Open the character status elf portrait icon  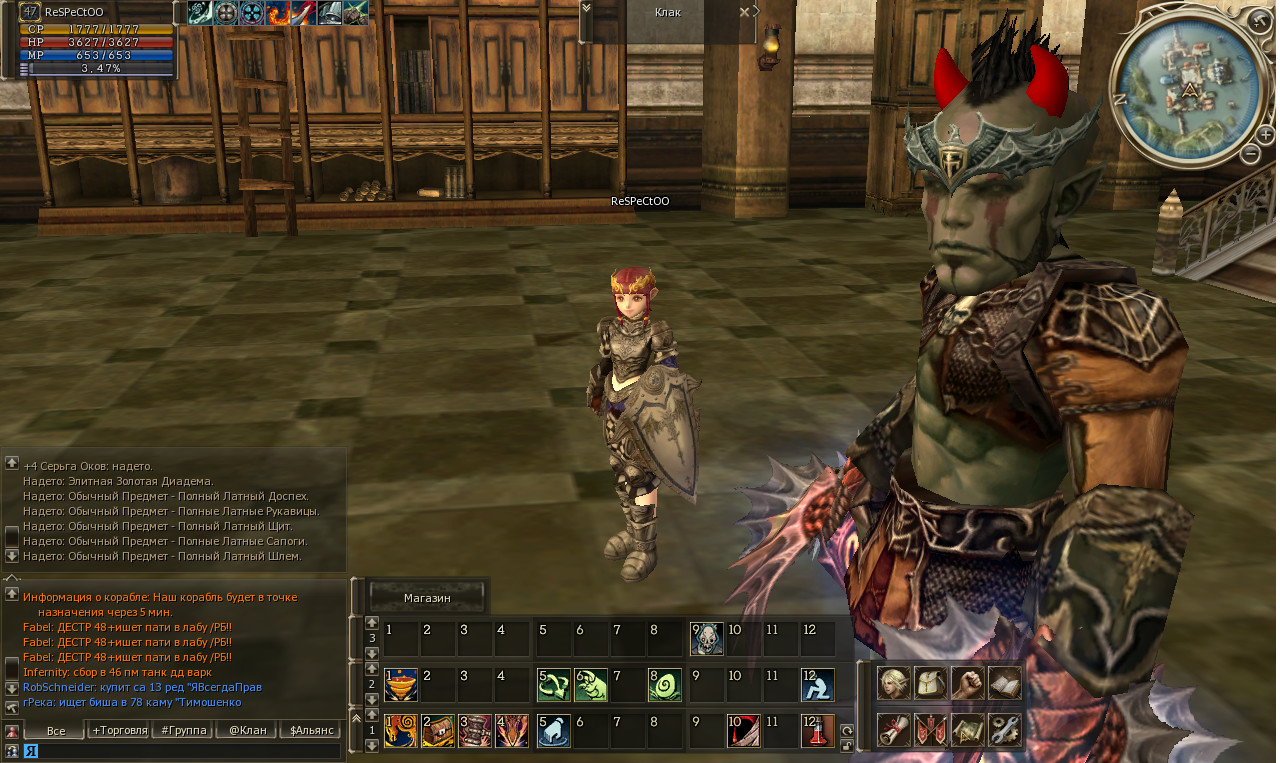click(893, 683)
